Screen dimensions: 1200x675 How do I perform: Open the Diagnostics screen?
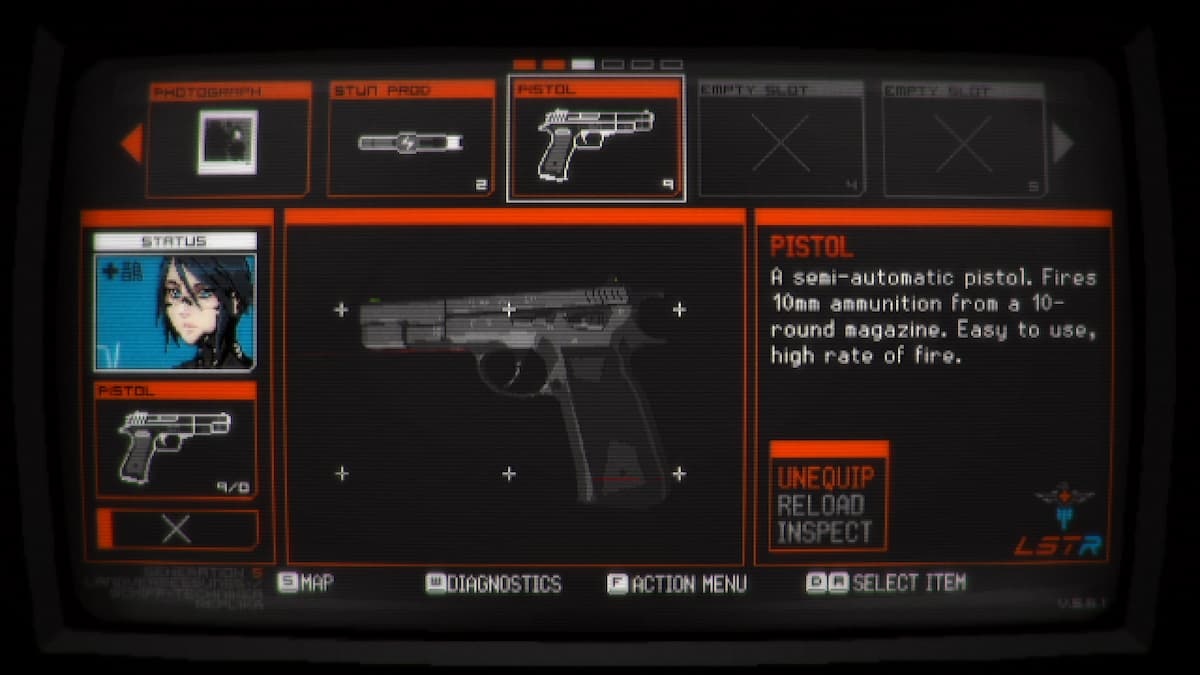pyautogui.click(x=494, y=584)
